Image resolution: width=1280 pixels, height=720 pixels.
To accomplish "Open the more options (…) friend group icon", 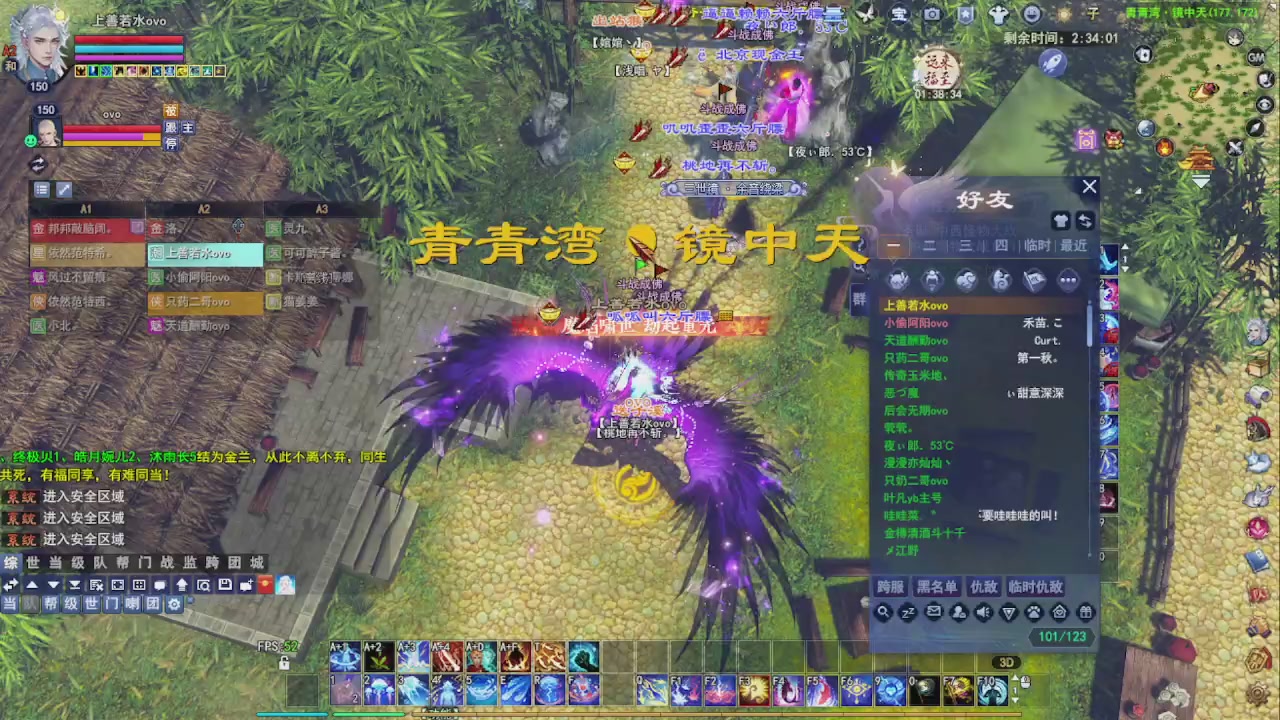I will [x=1068, y=280].
